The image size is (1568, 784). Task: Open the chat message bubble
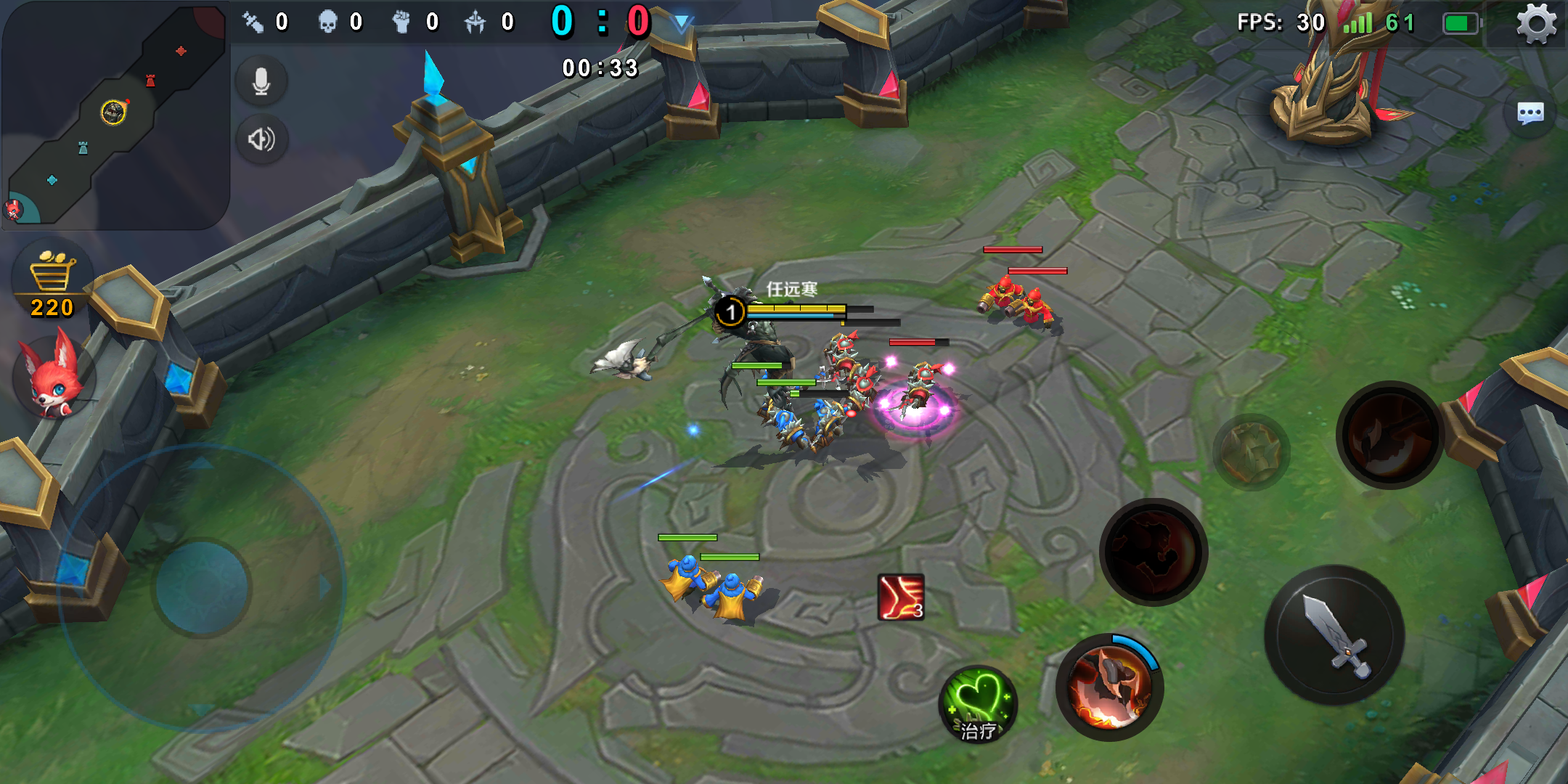pyautogui.click(x=1530, y=114)
